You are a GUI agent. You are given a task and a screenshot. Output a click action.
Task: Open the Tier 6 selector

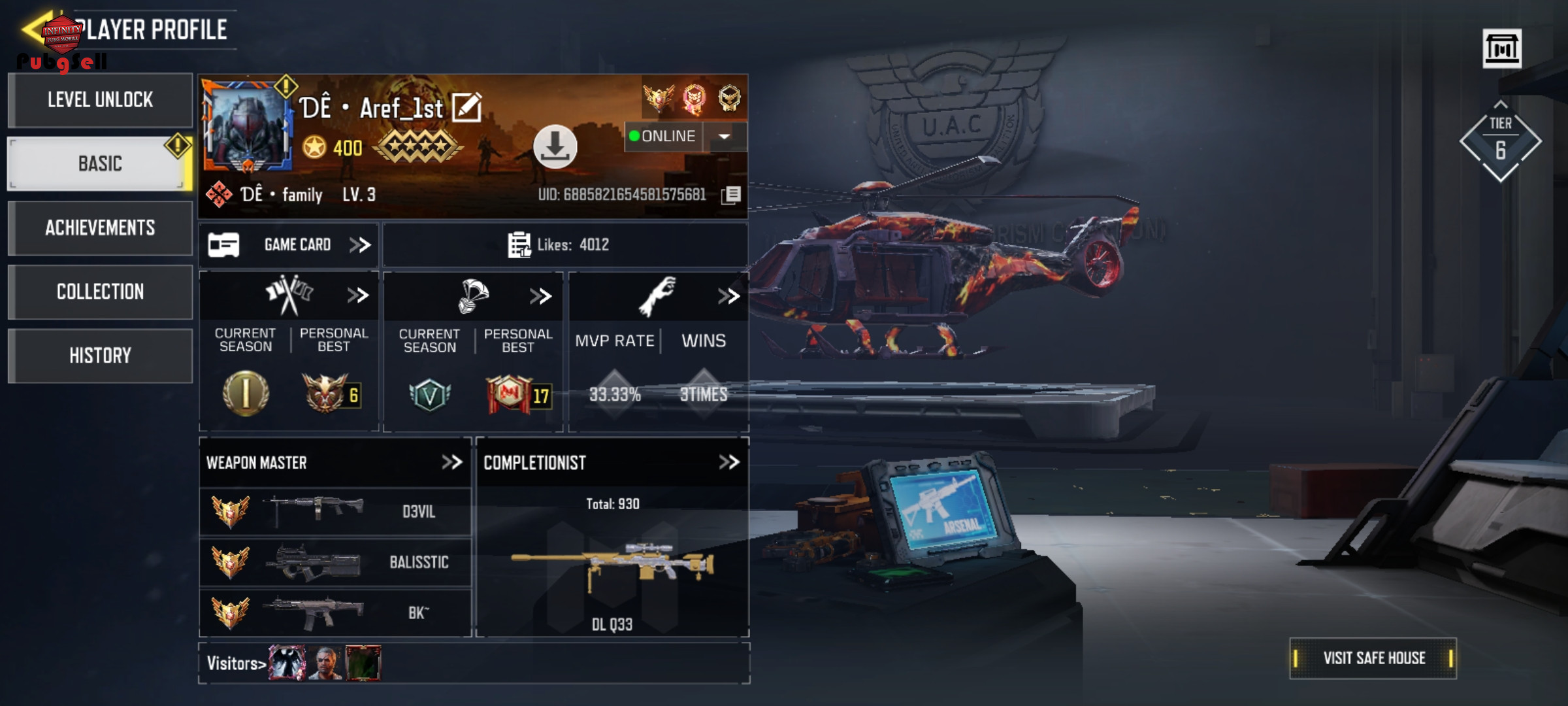point(1501,141)
